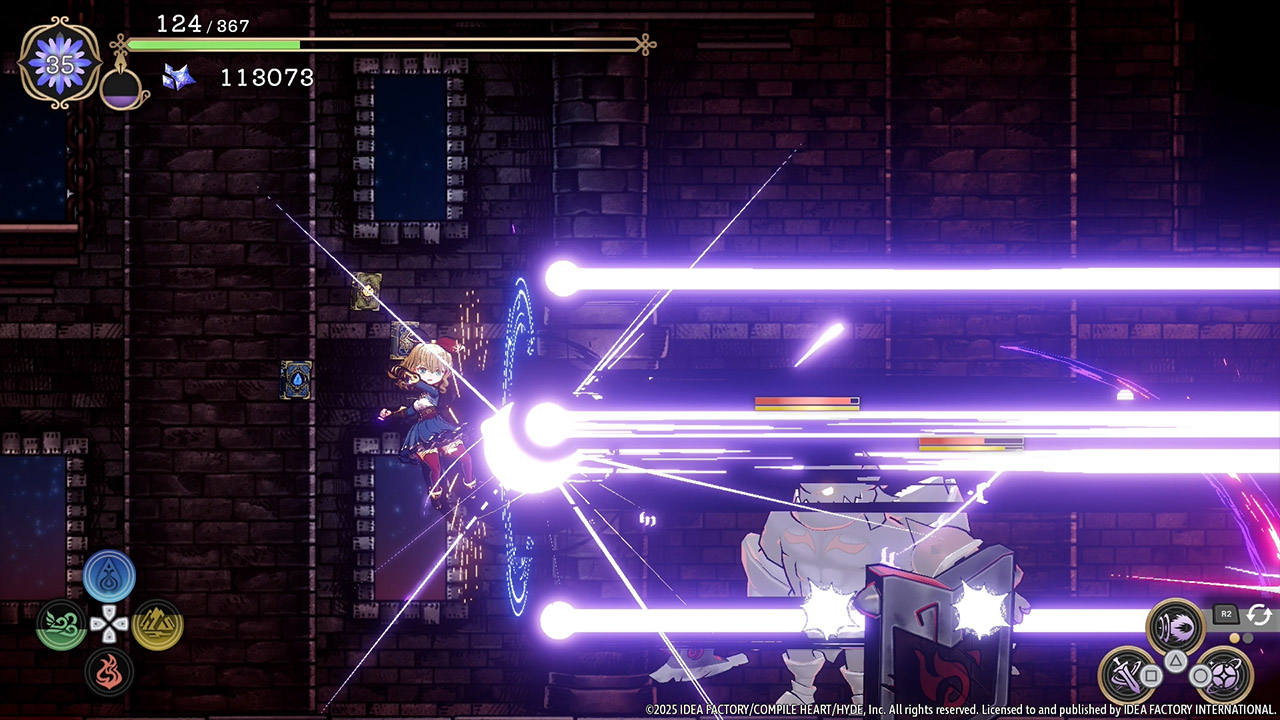Trigger the spinning sword skill icon
1280x720 pixels.
point(1129,675)
